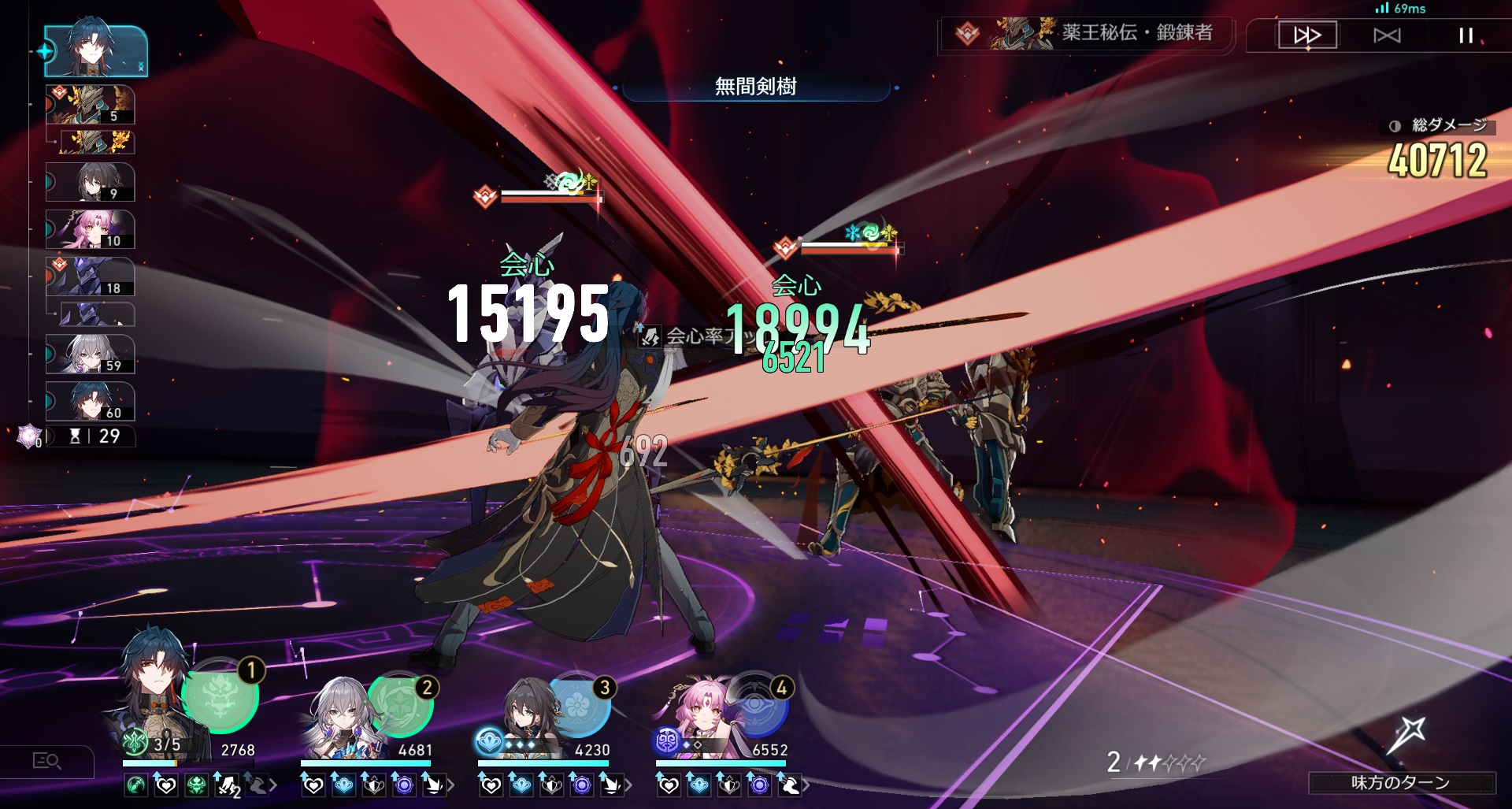1512x809 pixels.
Task: Open the battle details magnifier icon
Action: (46, 761)
